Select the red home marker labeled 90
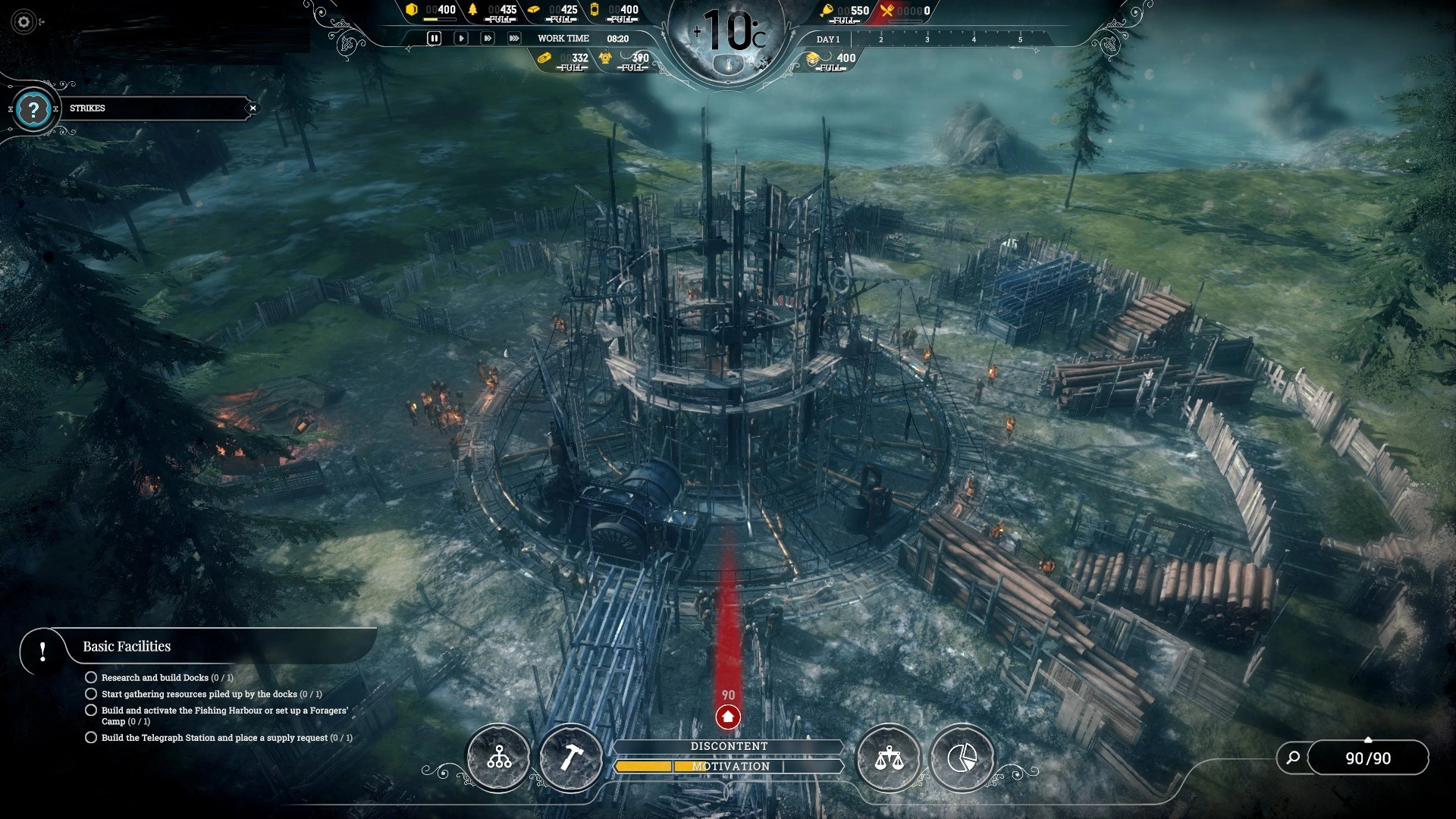The image size is (1456, 819). (728, 717)
